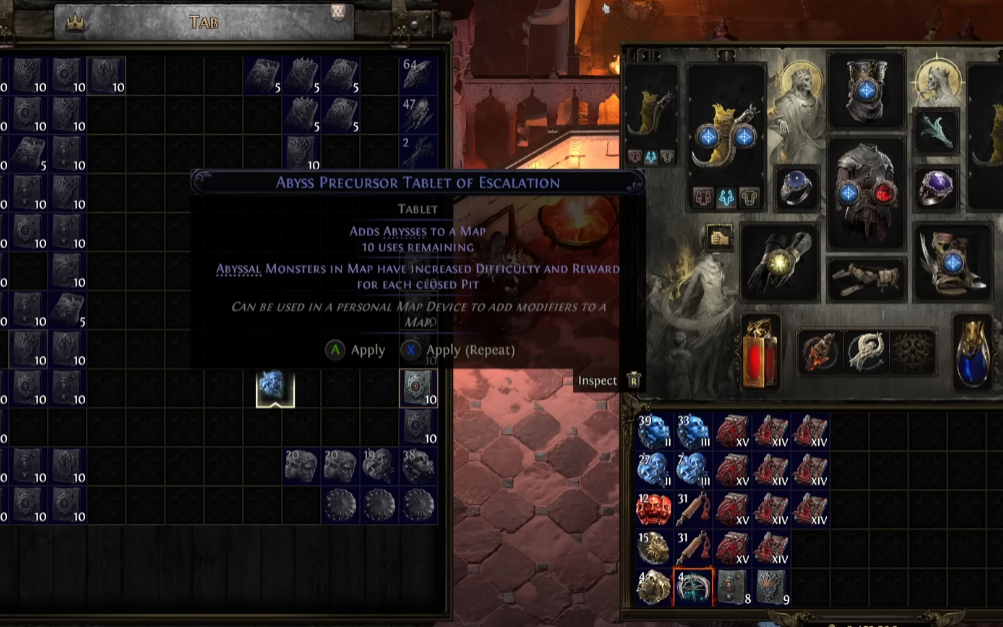Select the purple amethyst ring slot
Viewport: 1003px width, 627px height.
pos(938,188)
